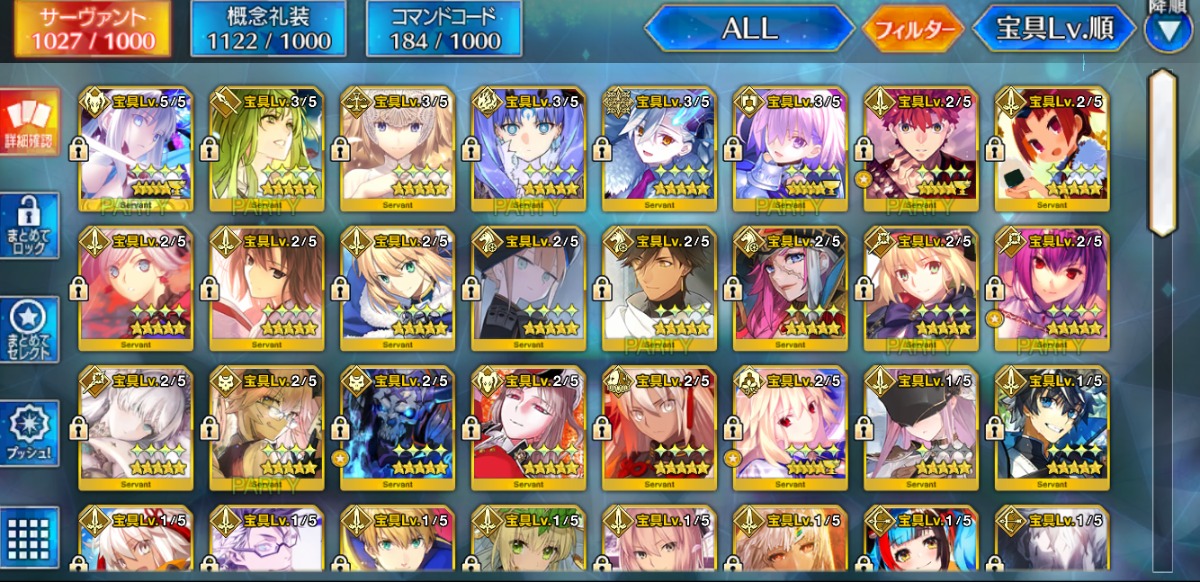Pick the dark-skinned Ozymandias servant card

click(x=659, y=287)
